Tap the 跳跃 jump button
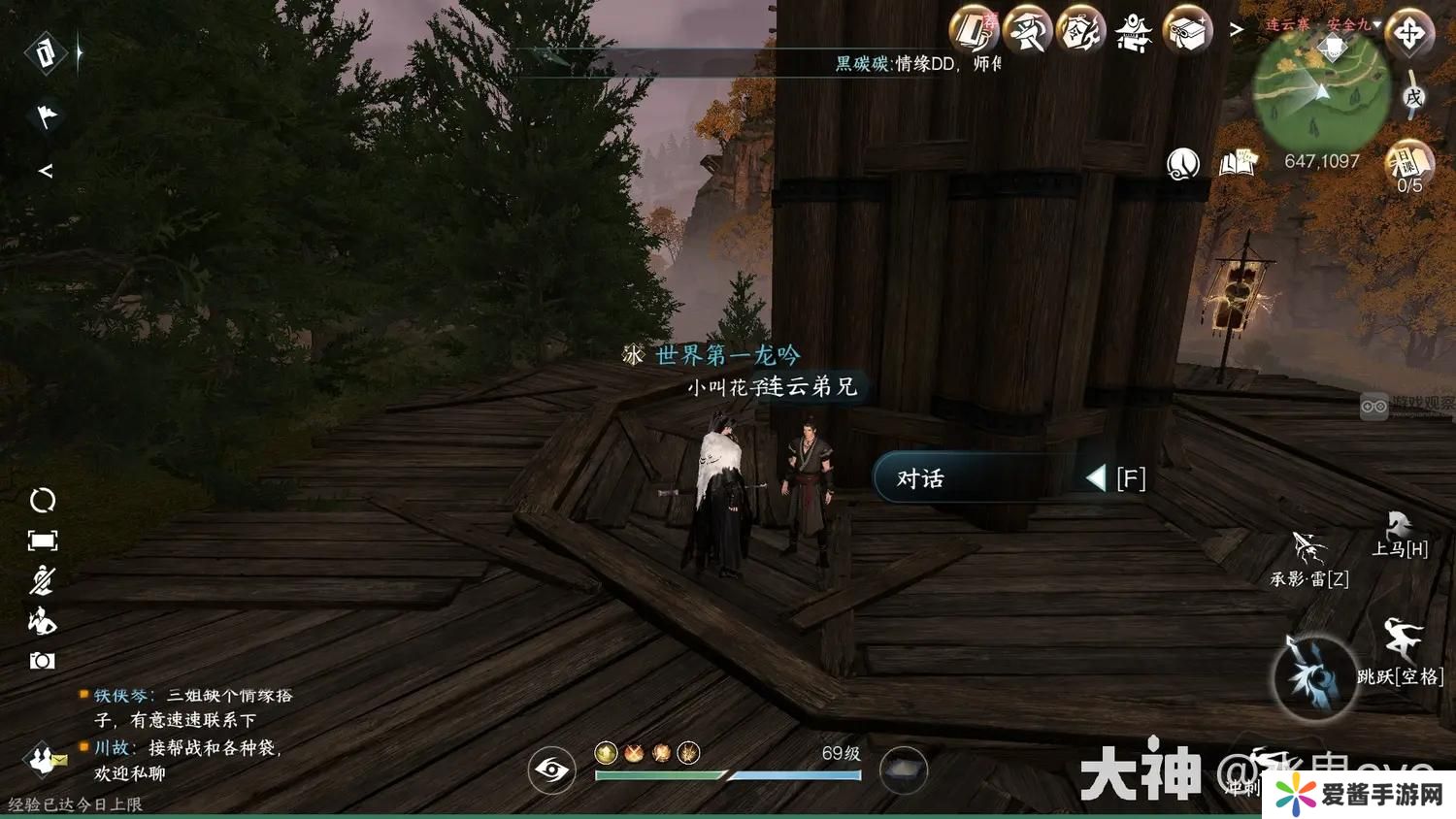Viewport: 1456px width, 819px height. click(1401, 650)
